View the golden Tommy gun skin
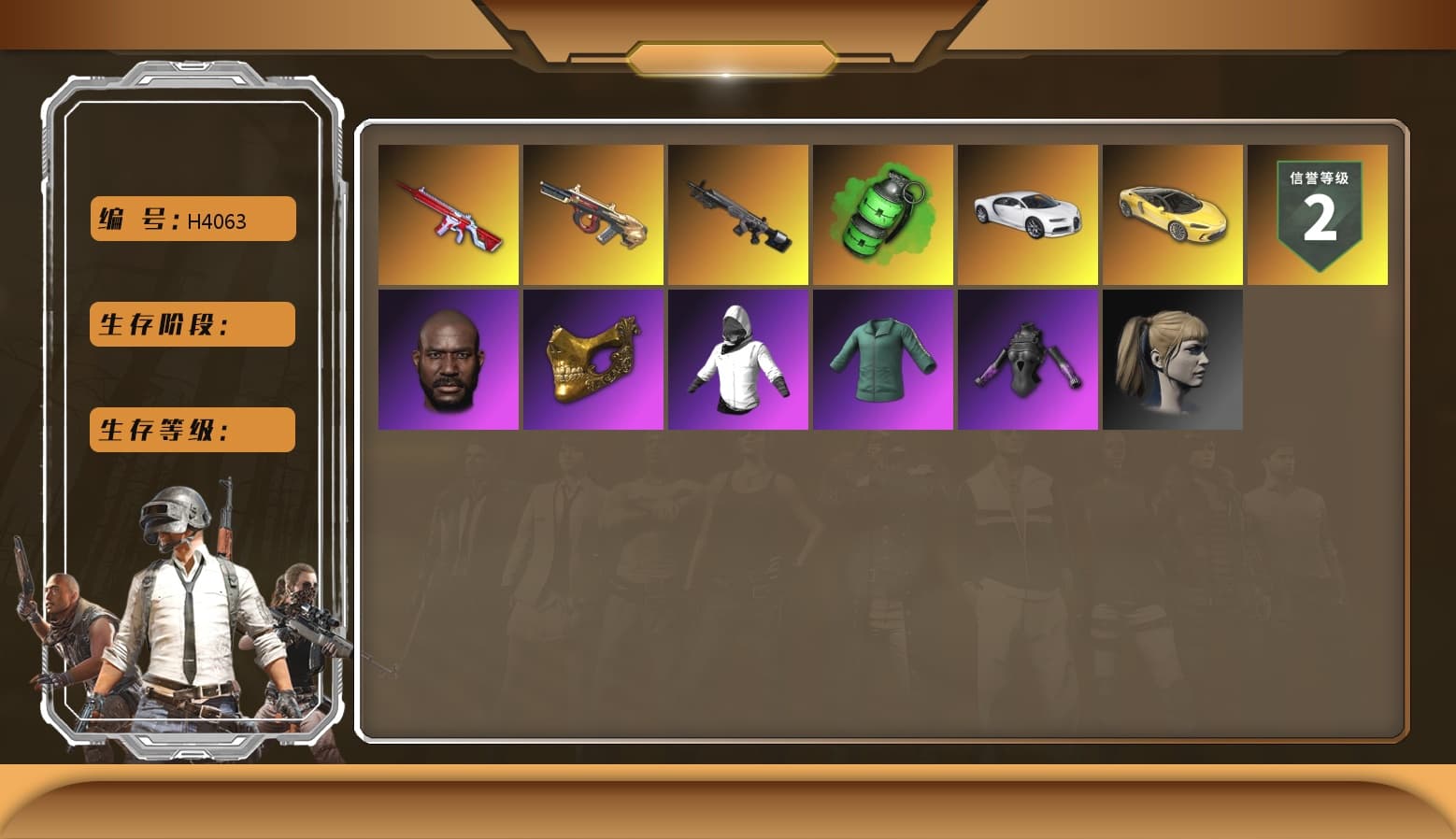The height and width of the screenshot is (839, 1456). coord(592,214)
